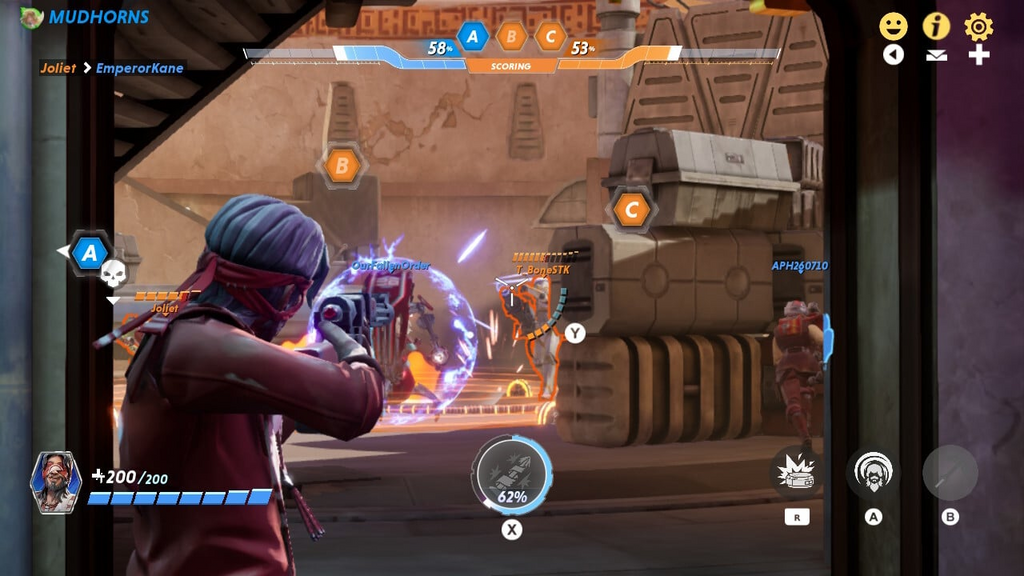Open the emote smiley face menu
The width and height of the screenshot is (1024, 576).
coord(893,26)
